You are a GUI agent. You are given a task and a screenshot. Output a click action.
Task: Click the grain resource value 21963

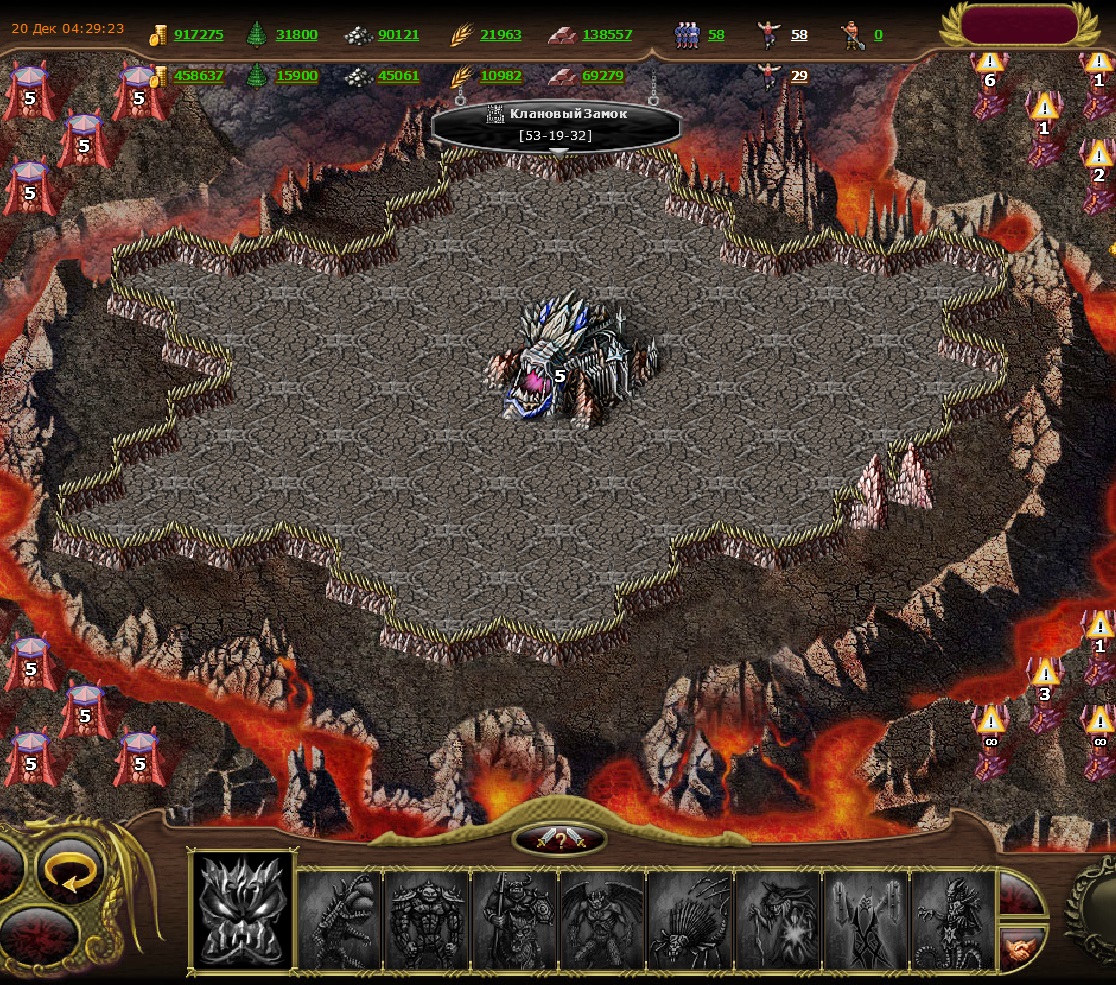[x=500, y=35]
